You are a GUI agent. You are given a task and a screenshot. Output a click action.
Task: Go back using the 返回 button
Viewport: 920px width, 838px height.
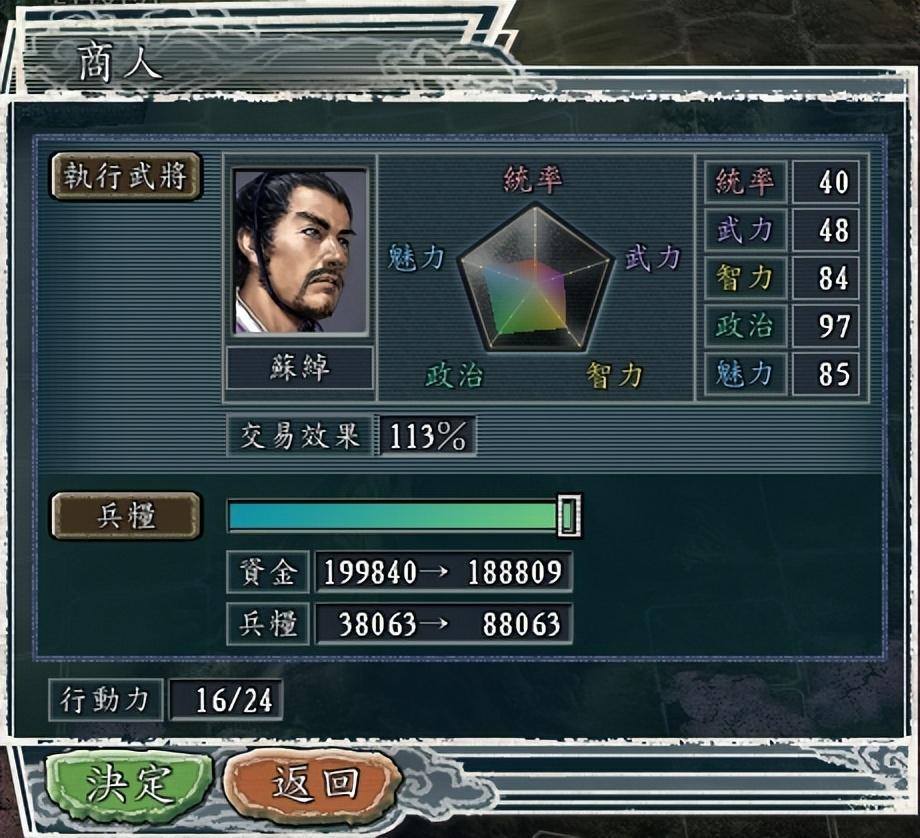pos(313,785)
